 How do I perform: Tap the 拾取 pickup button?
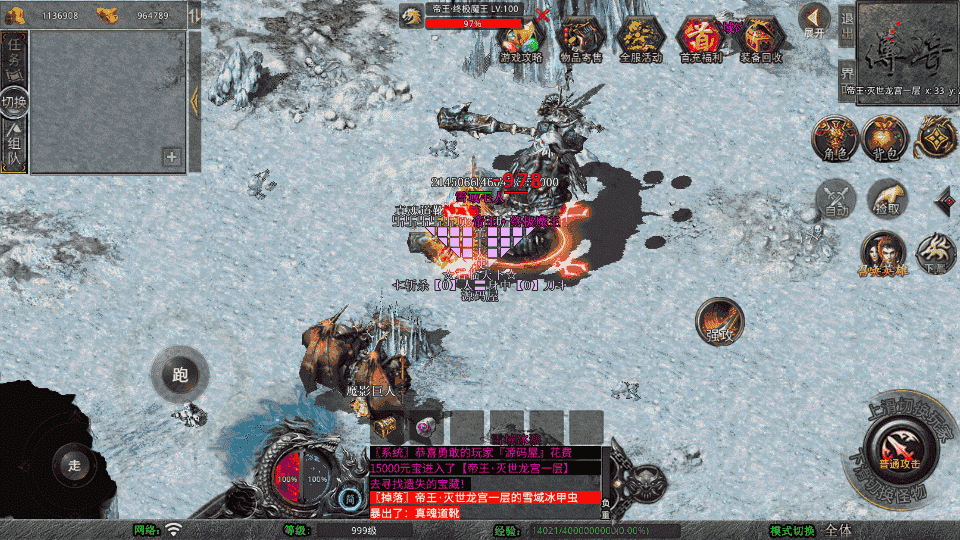point(887,198)
